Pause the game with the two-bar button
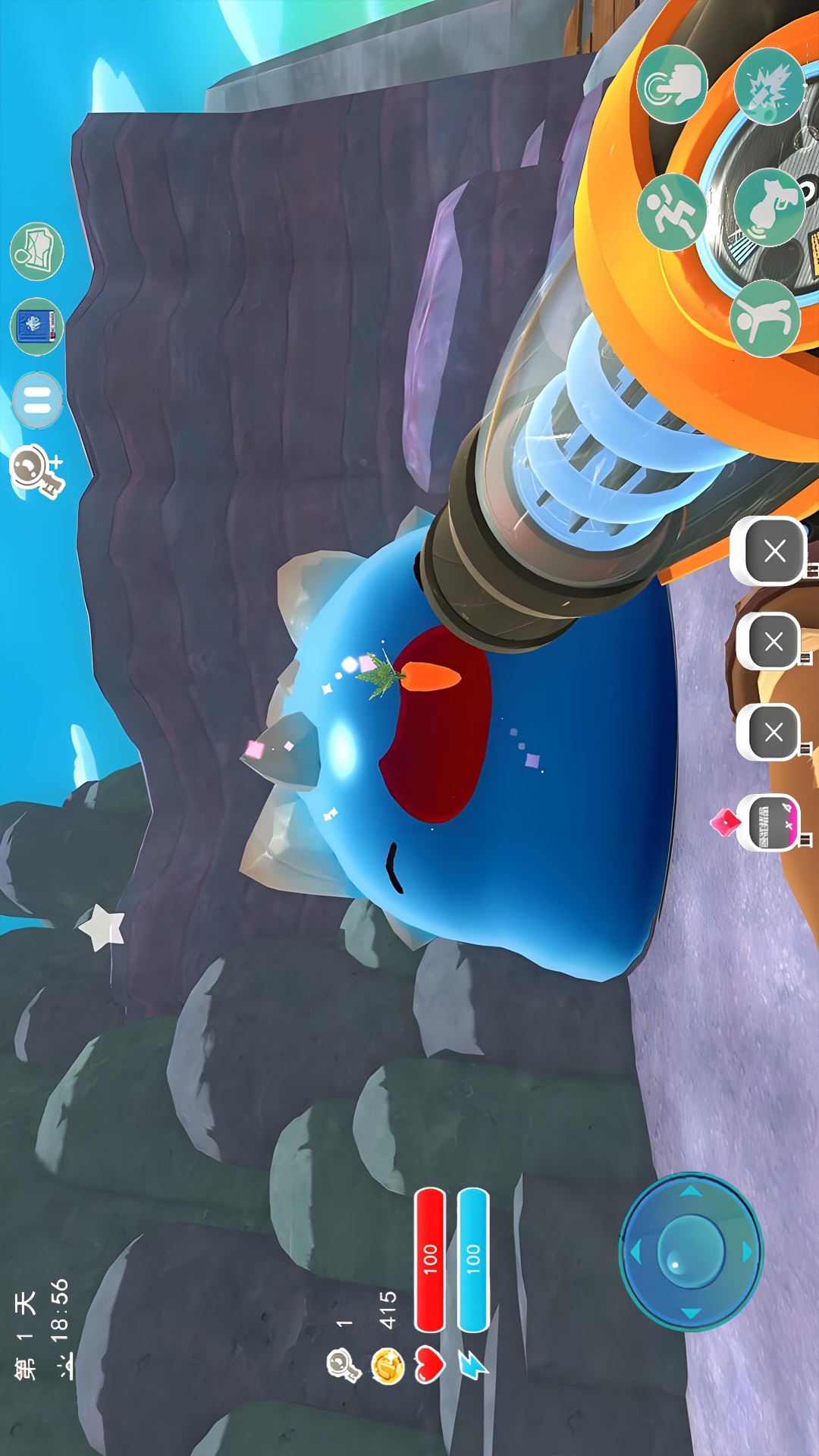819x1456 pixels. (36, 400)
